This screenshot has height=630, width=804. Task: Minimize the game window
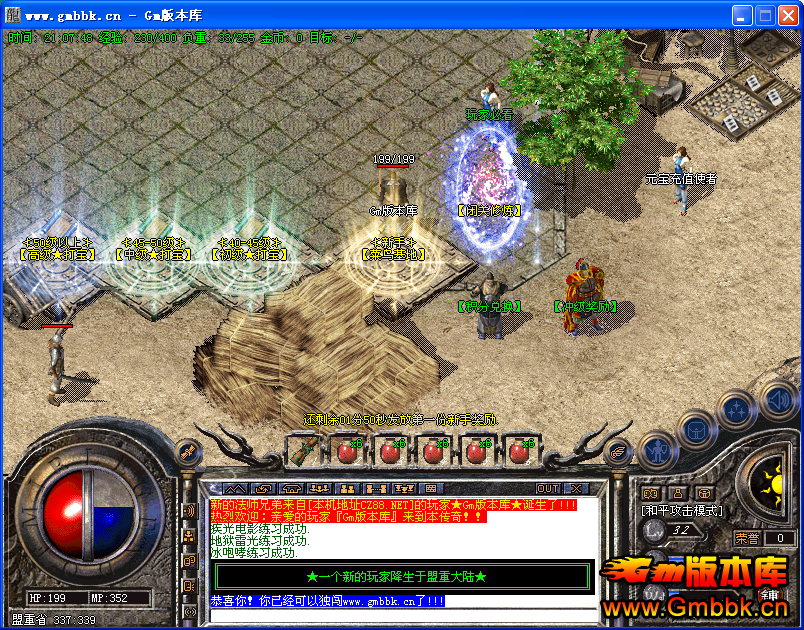[x=742, y=15]
